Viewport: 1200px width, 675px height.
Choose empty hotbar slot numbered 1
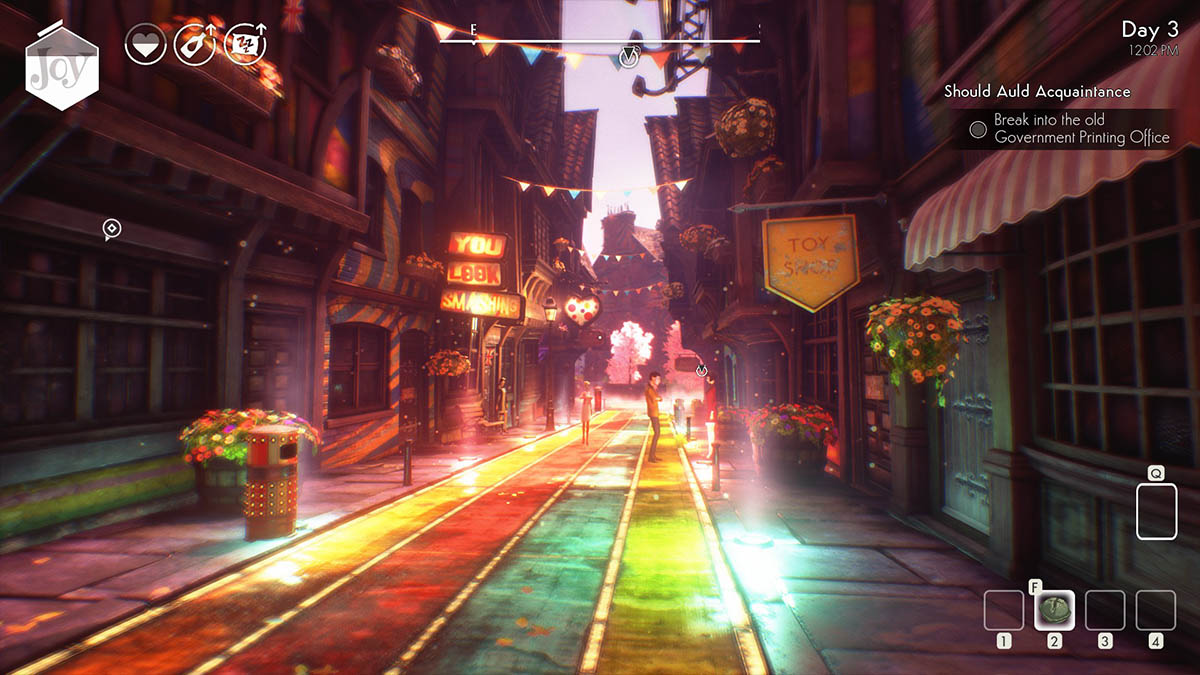[x=1004, y=610]
